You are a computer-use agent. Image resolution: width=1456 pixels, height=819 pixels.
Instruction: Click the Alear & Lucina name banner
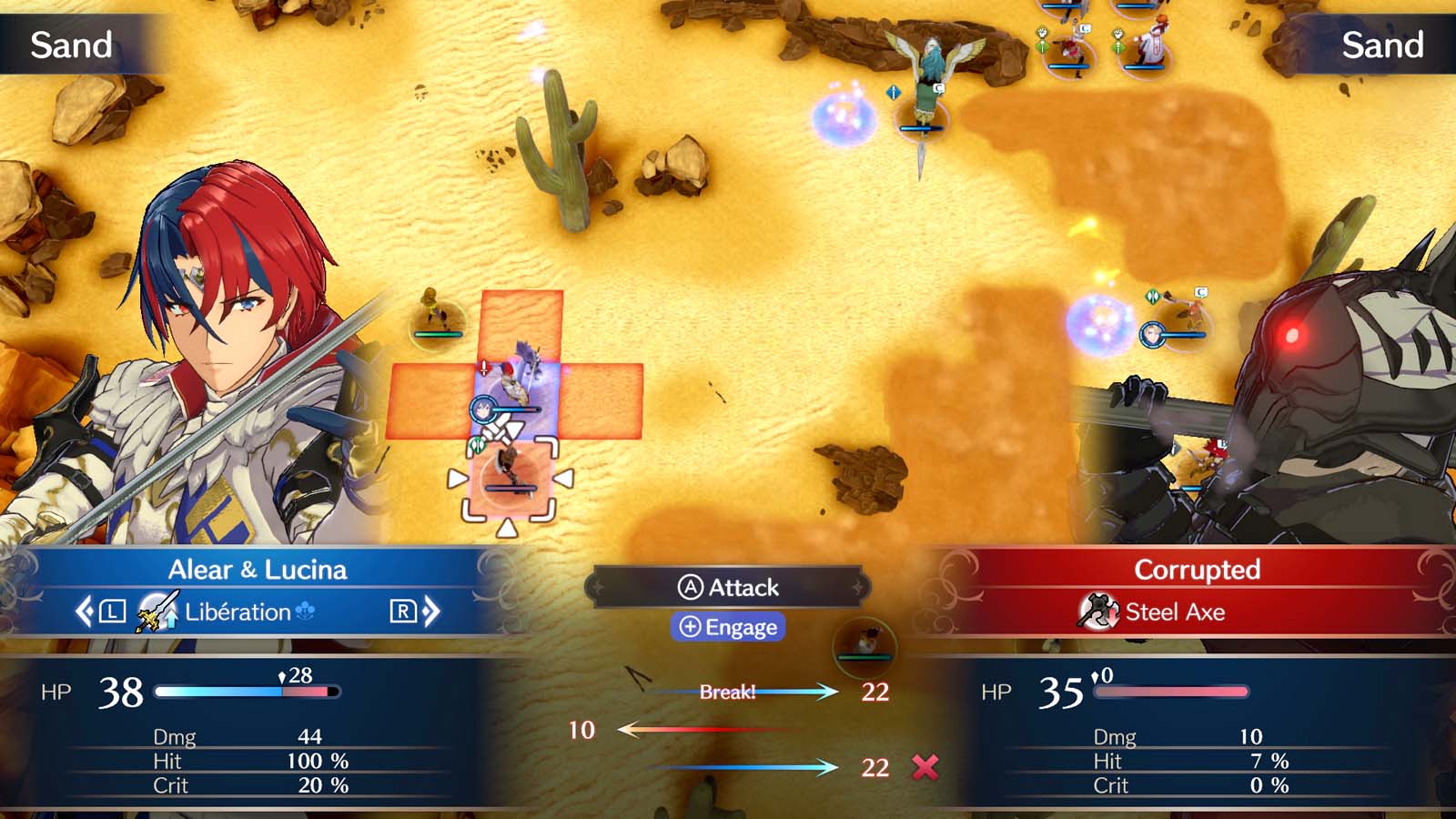(260, 570)
